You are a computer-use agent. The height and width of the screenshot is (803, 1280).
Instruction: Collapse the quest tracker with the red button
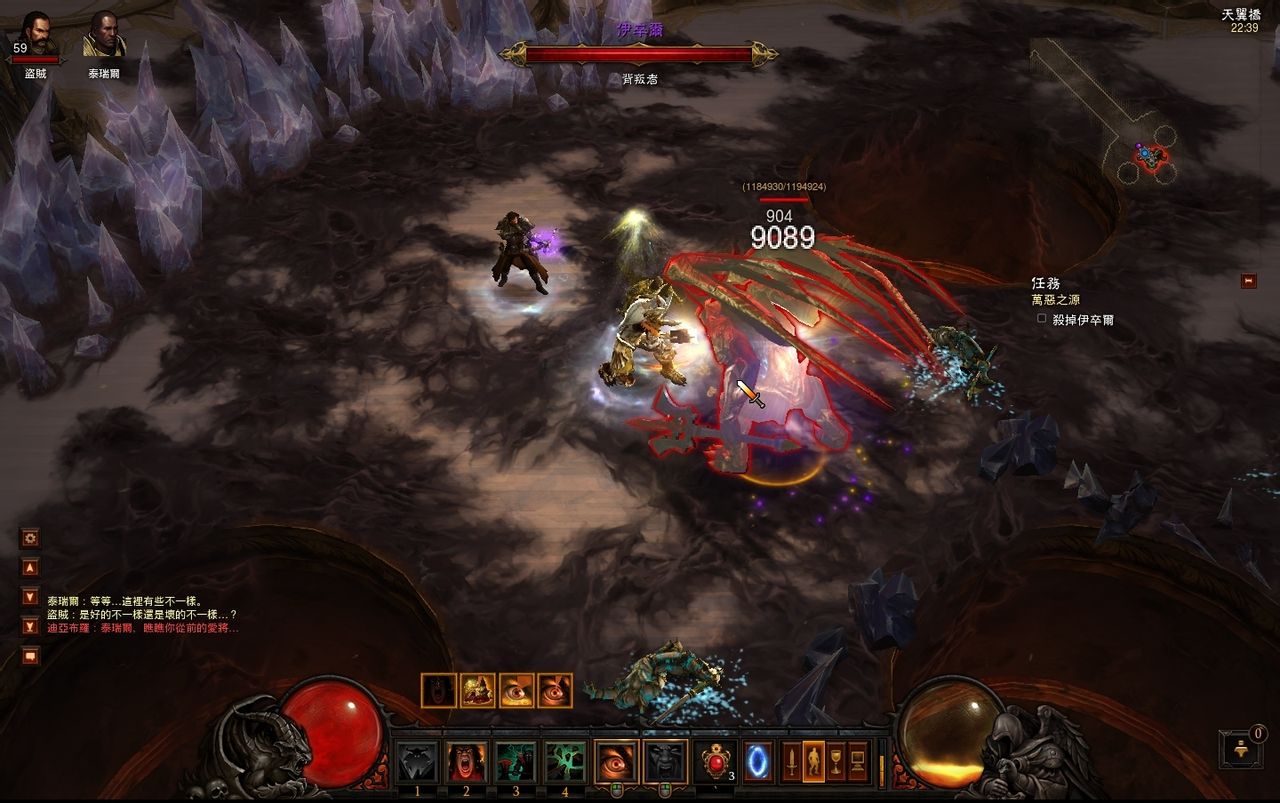point(1248,281)
